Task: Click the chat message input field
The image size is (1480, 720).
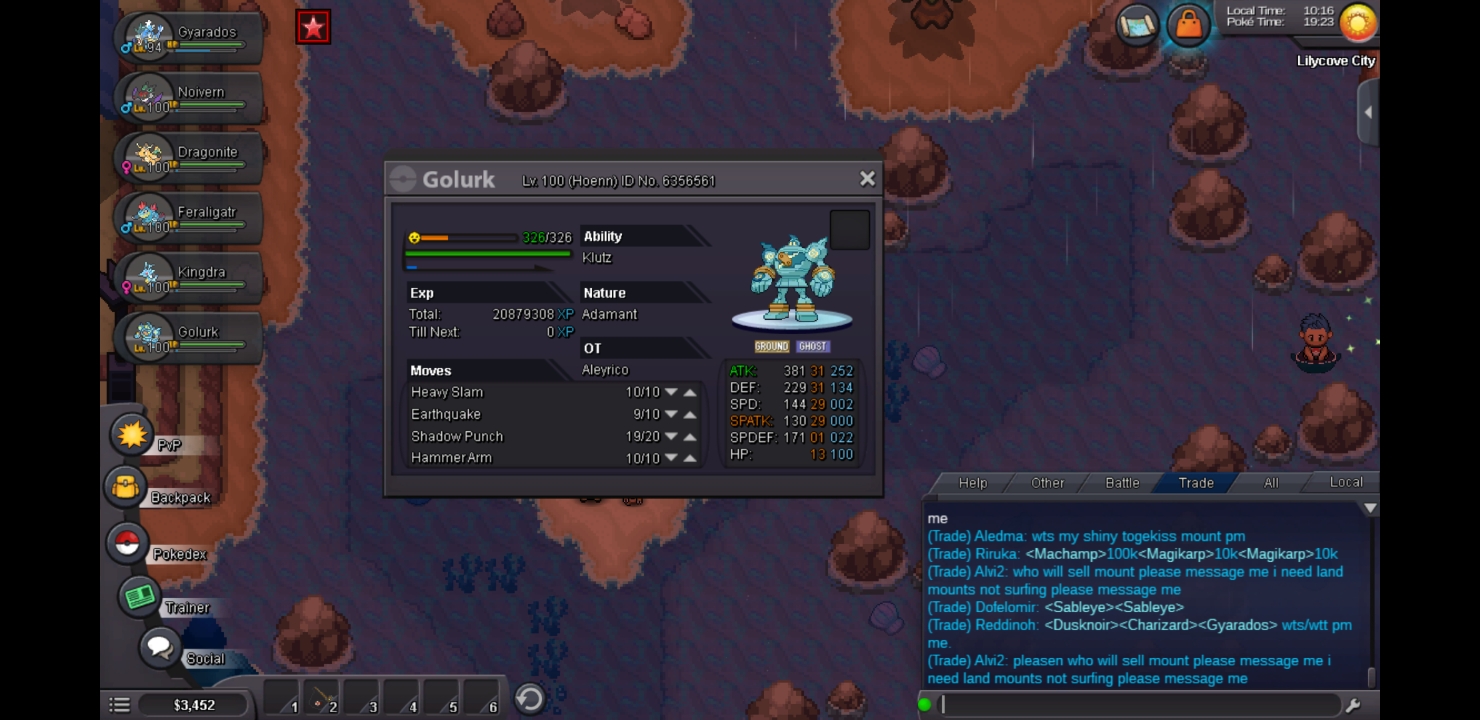Action: coord(1138,705)
